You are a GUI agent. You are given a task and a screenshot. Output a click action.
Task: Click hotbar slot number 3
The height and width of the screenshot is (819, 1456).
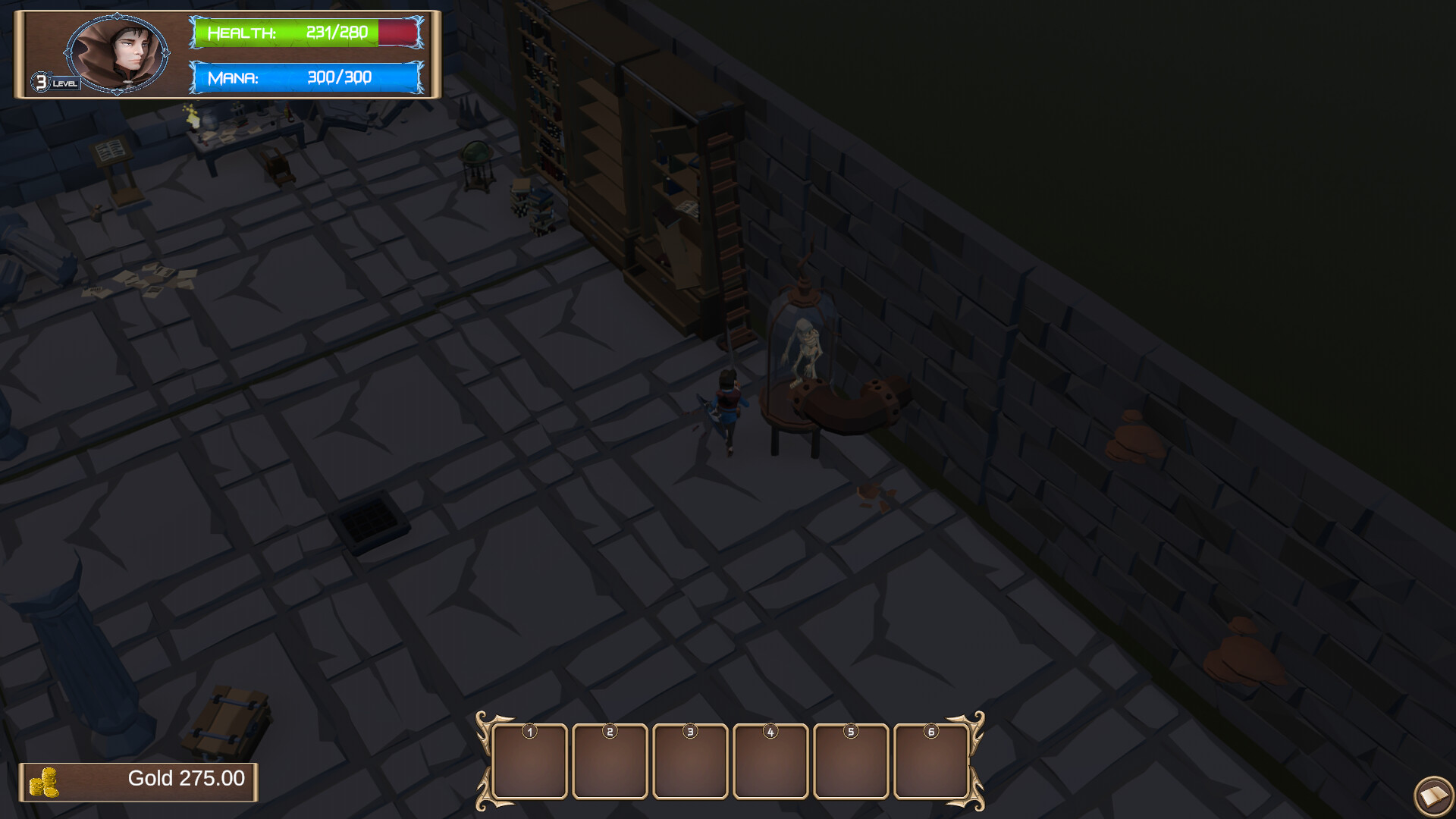pyautogui.click(x=691, y=761)
